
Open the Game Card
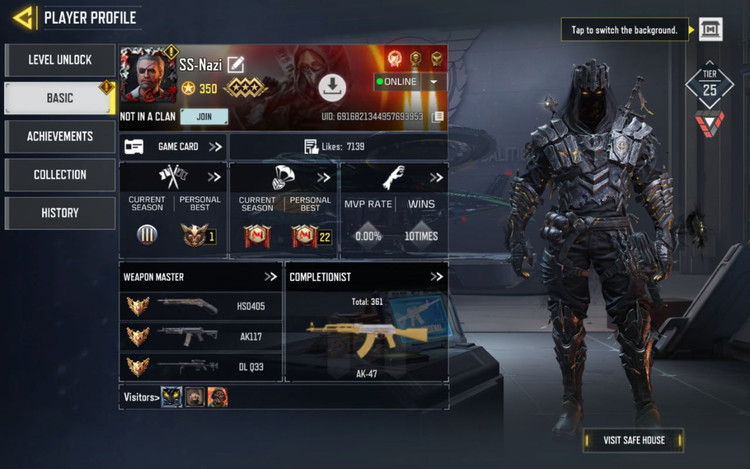(x=173, y=147)
